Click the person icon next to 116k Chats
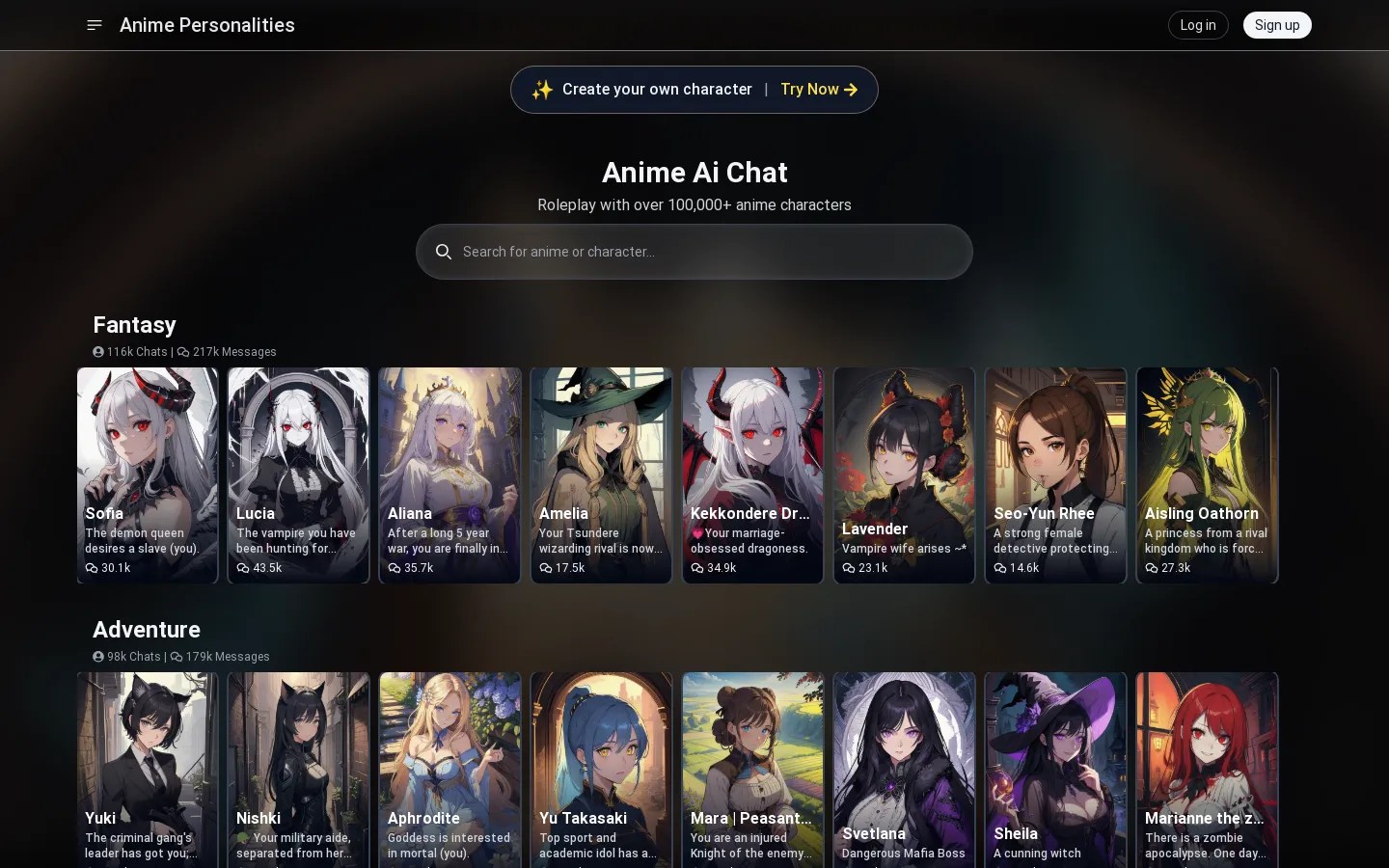Screen dimensions: 1389x868 pyautogui.click(x=98, y=352)
